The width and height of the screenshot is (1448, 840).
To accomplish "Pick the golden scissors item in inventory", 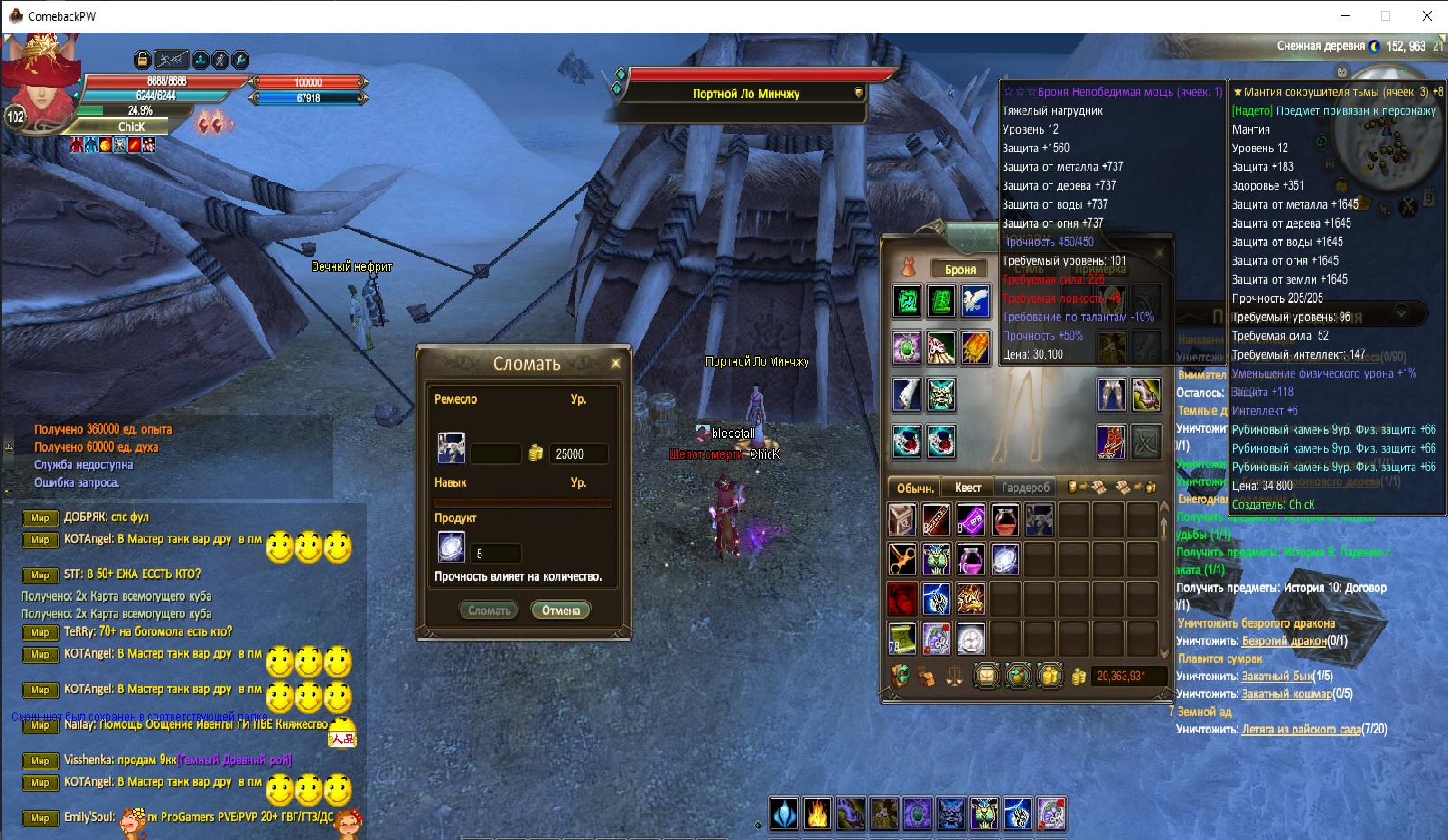I will pos(902,560).
